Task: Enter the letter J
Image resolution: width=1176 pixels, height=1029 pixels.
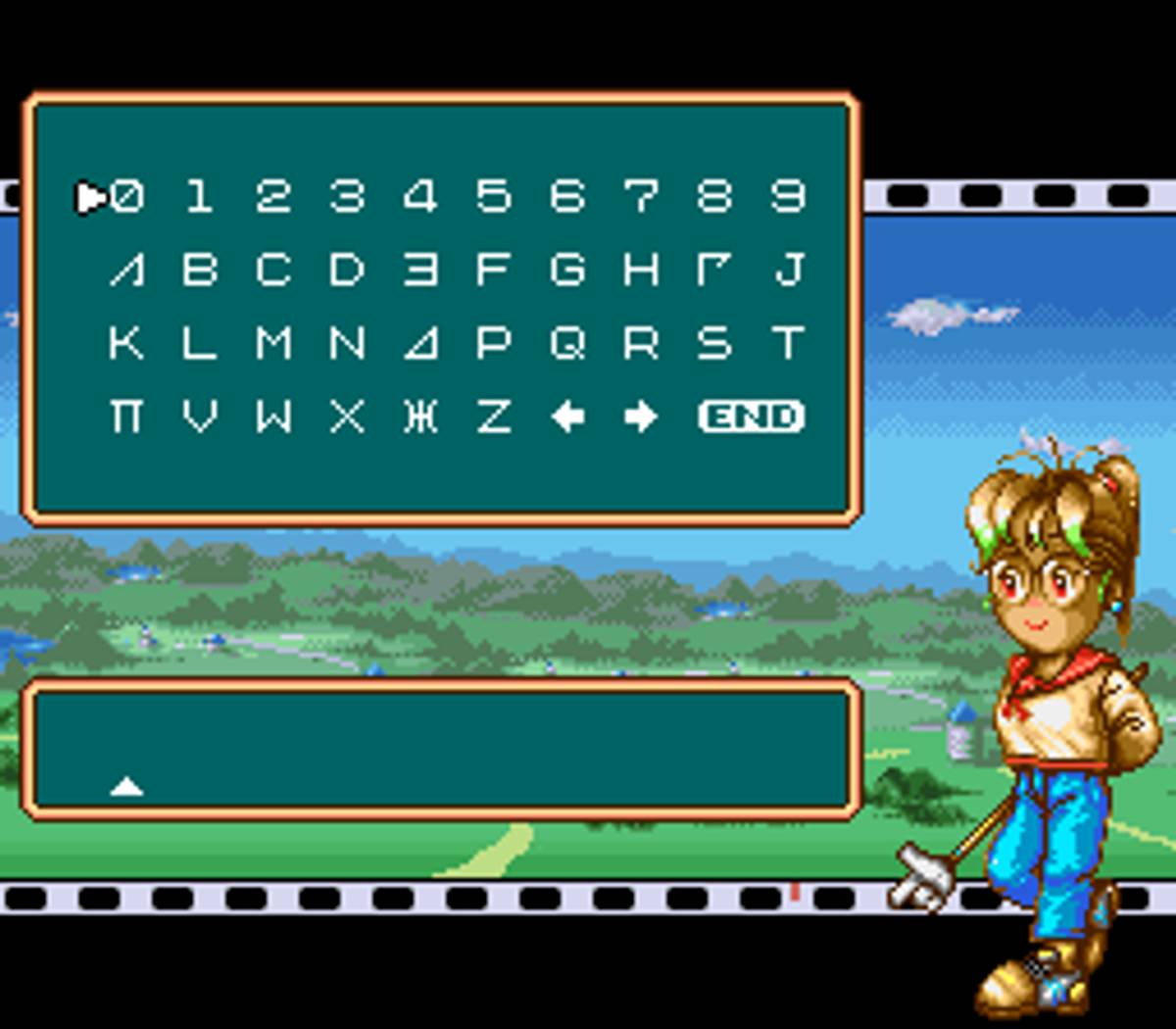Action: pyautogui.click(x=788, y=269)
